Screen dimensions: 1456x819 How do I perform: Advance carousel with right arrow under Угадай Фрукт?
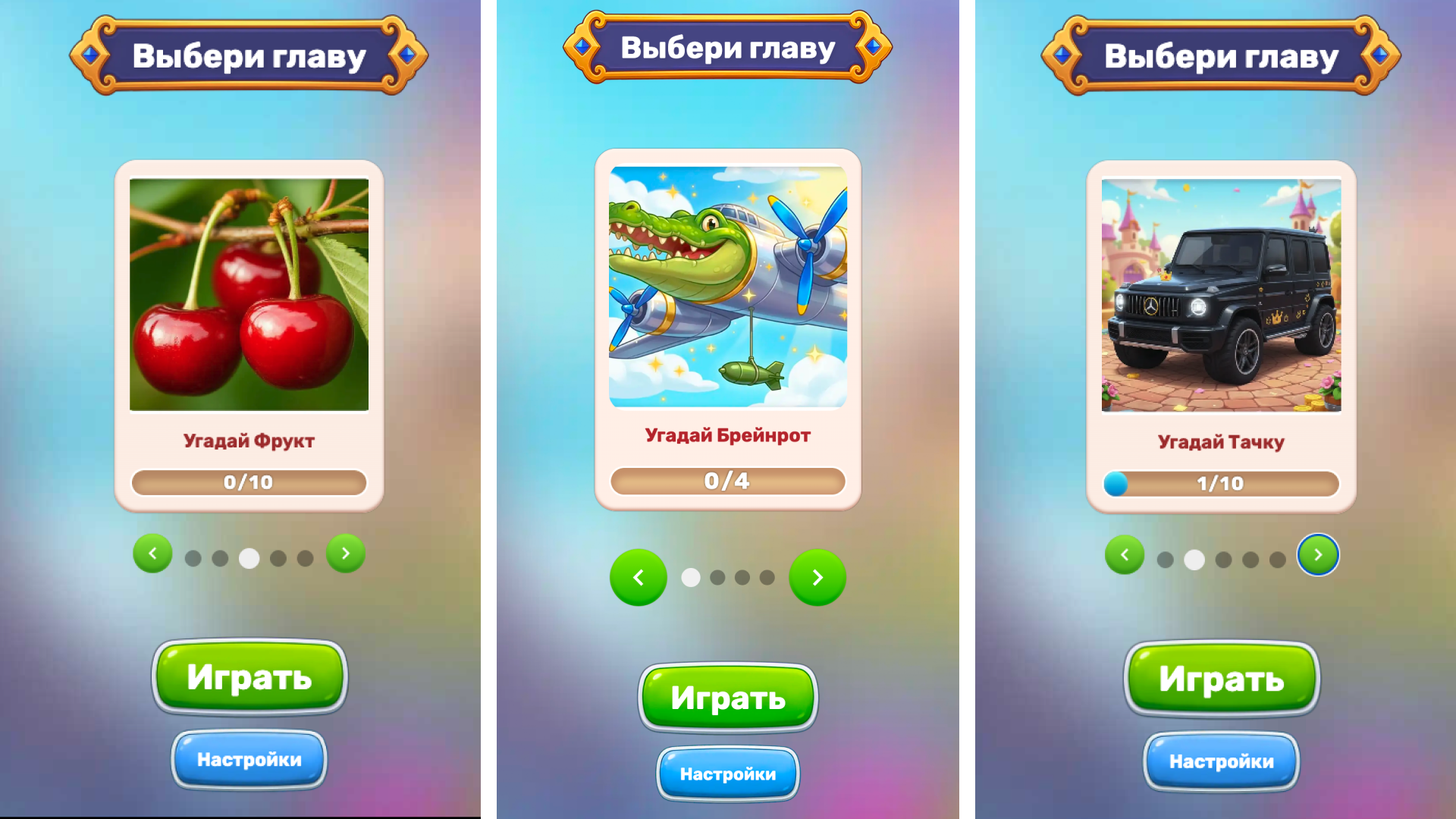coord(345,554)
